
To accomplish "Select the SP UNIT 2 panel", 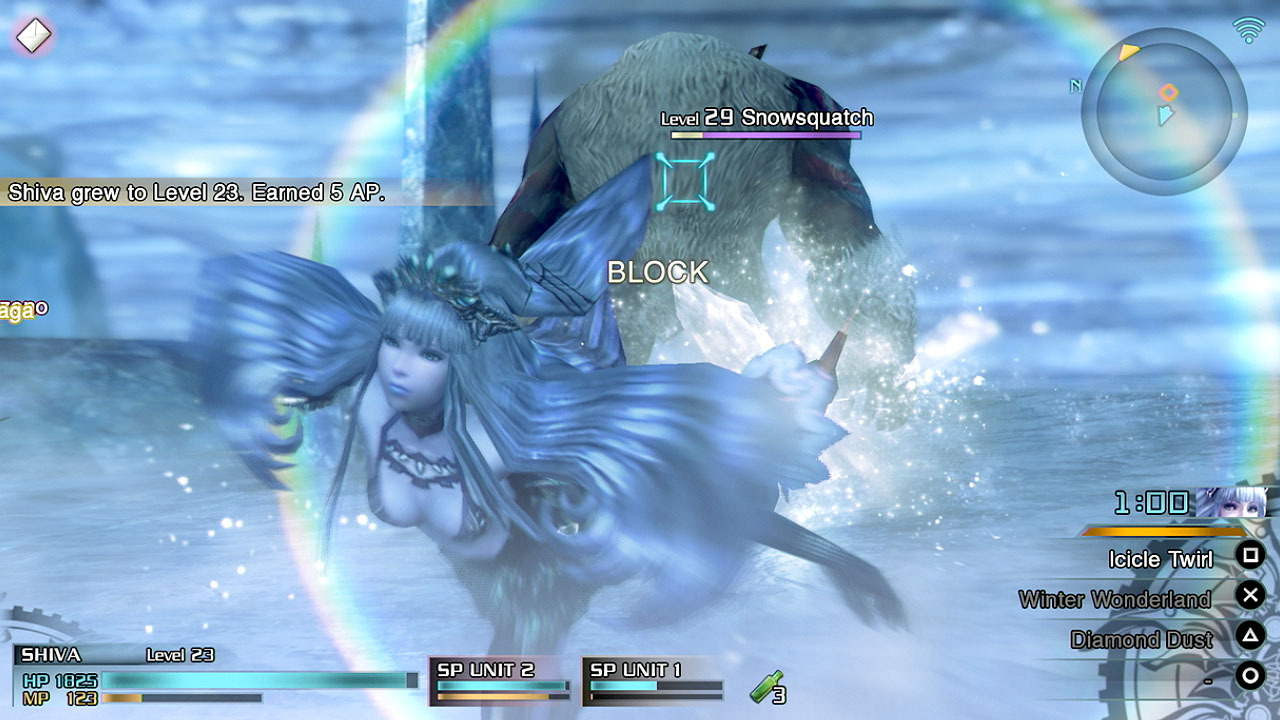I will [x=501, y=680].
